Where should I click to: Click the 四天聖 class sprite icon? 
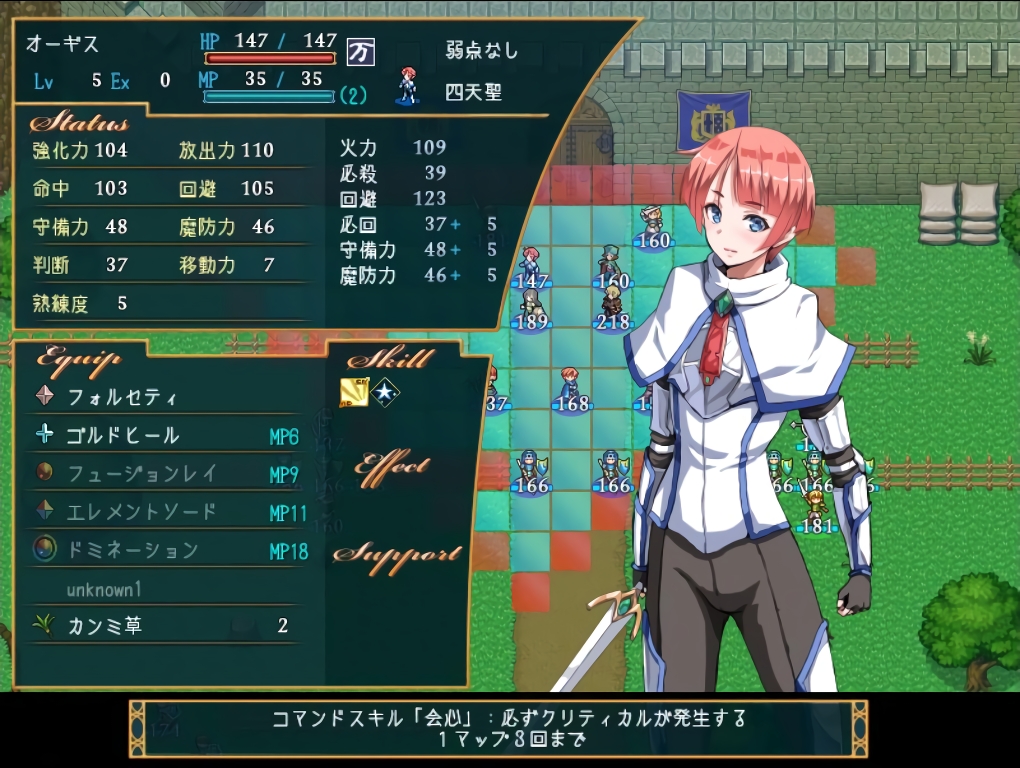pos(407,87)
